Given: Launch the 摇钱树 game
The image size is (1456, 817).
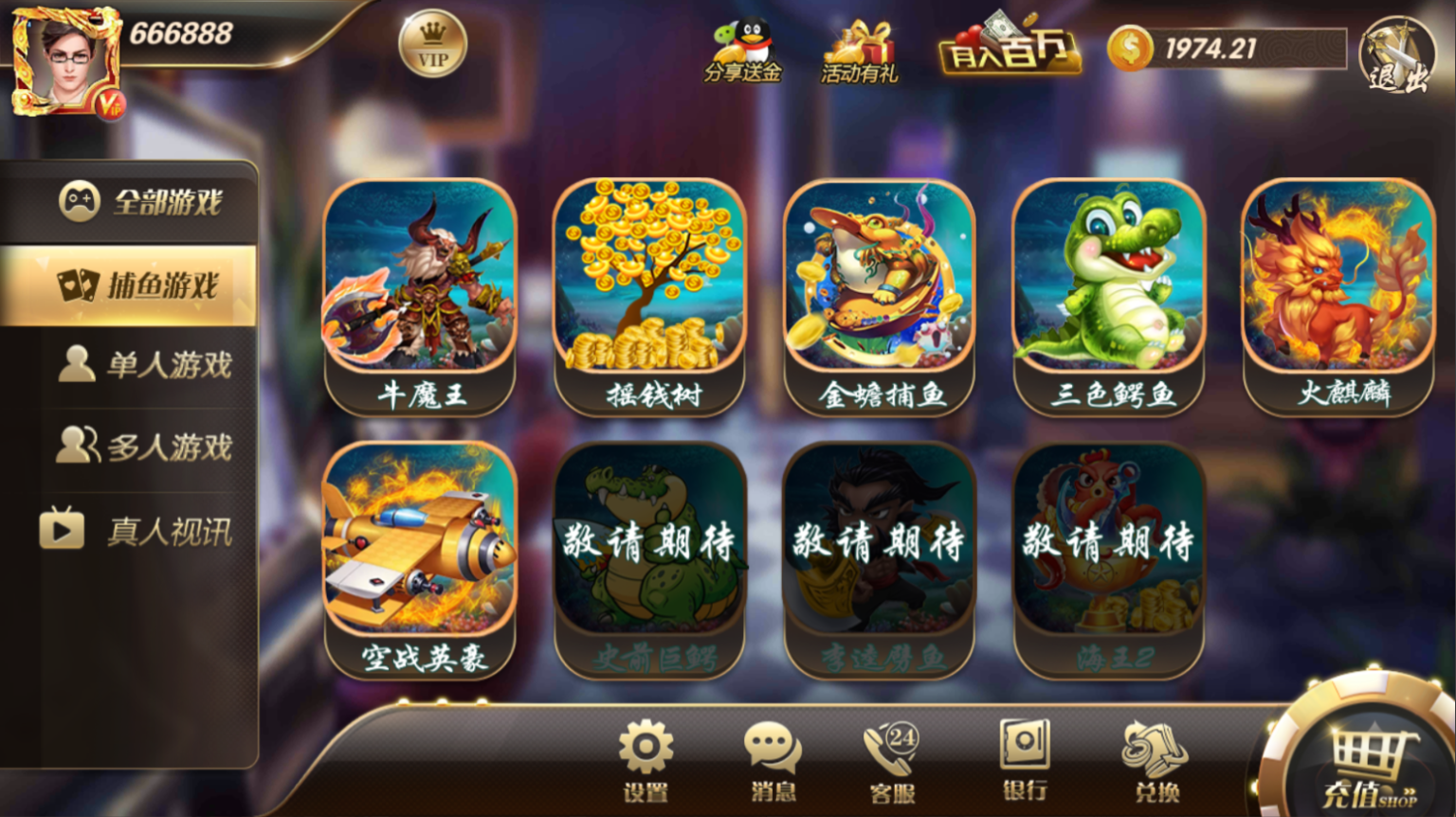Looking at the screenshot, I should [x=650, y=284].
